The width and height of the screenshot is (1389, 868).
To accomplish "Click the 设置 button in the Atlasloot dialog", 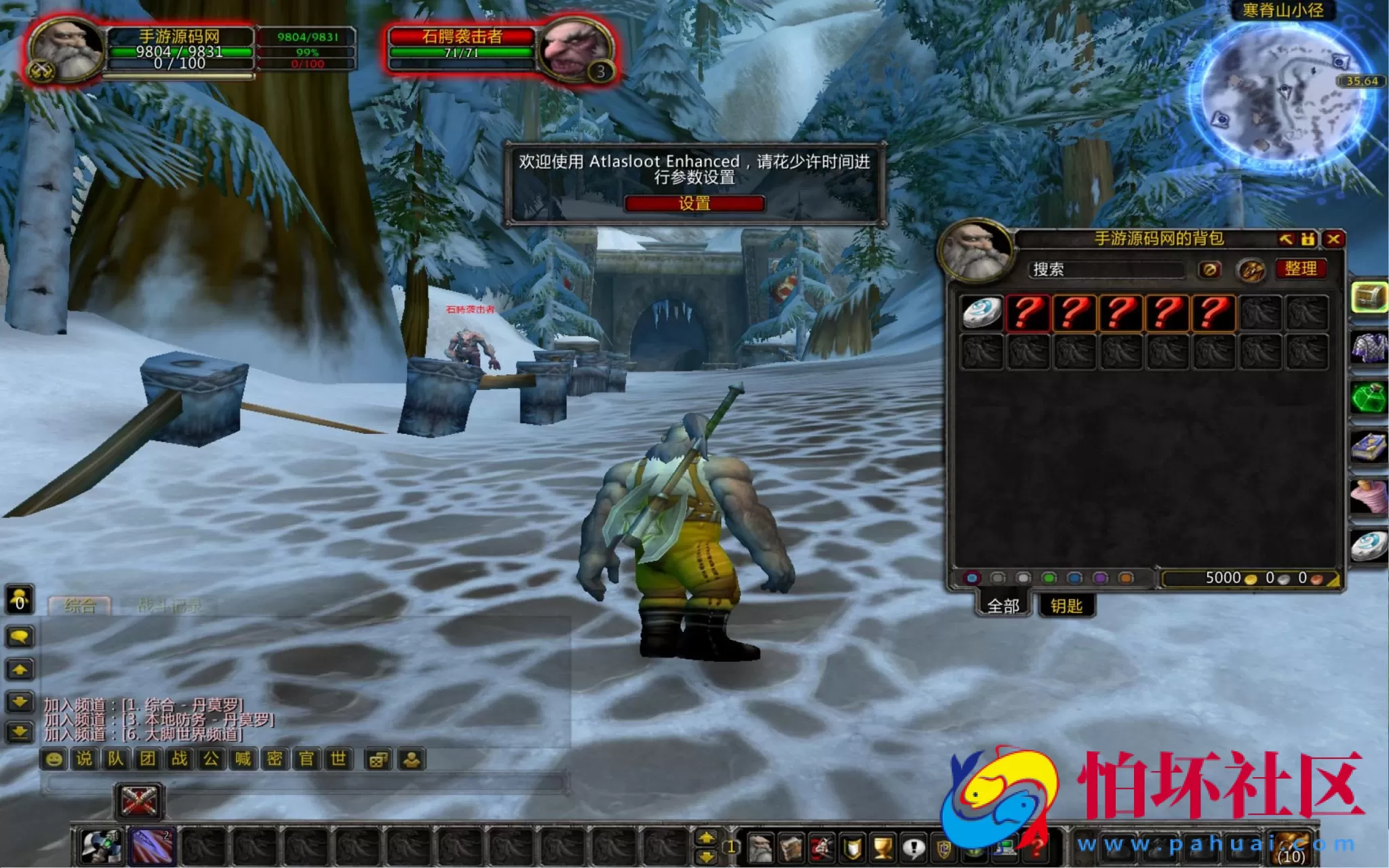I will coord(694,203).
